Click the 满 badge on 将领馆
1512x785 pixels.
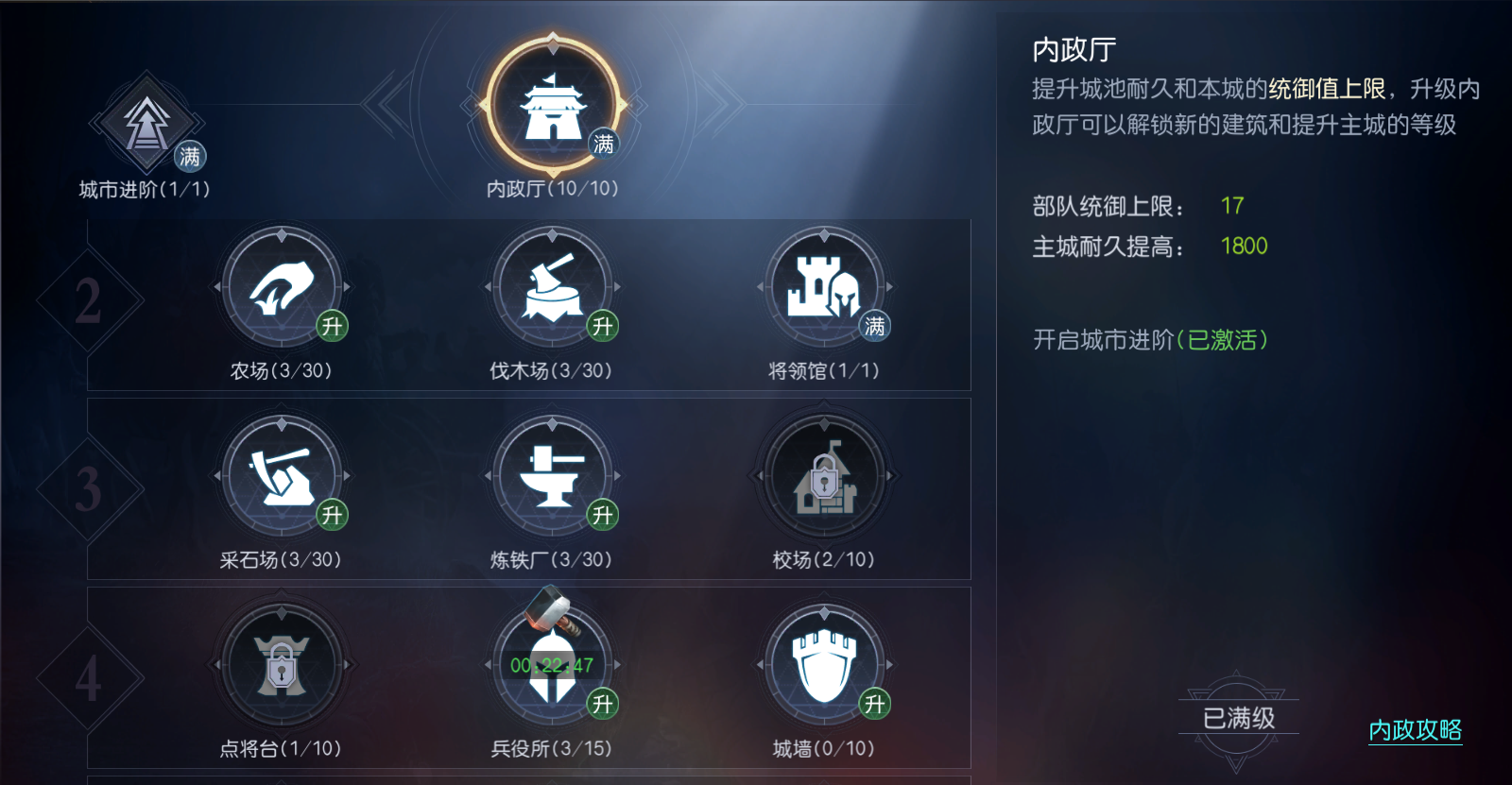pyautogui.click(x=874, y=325)
